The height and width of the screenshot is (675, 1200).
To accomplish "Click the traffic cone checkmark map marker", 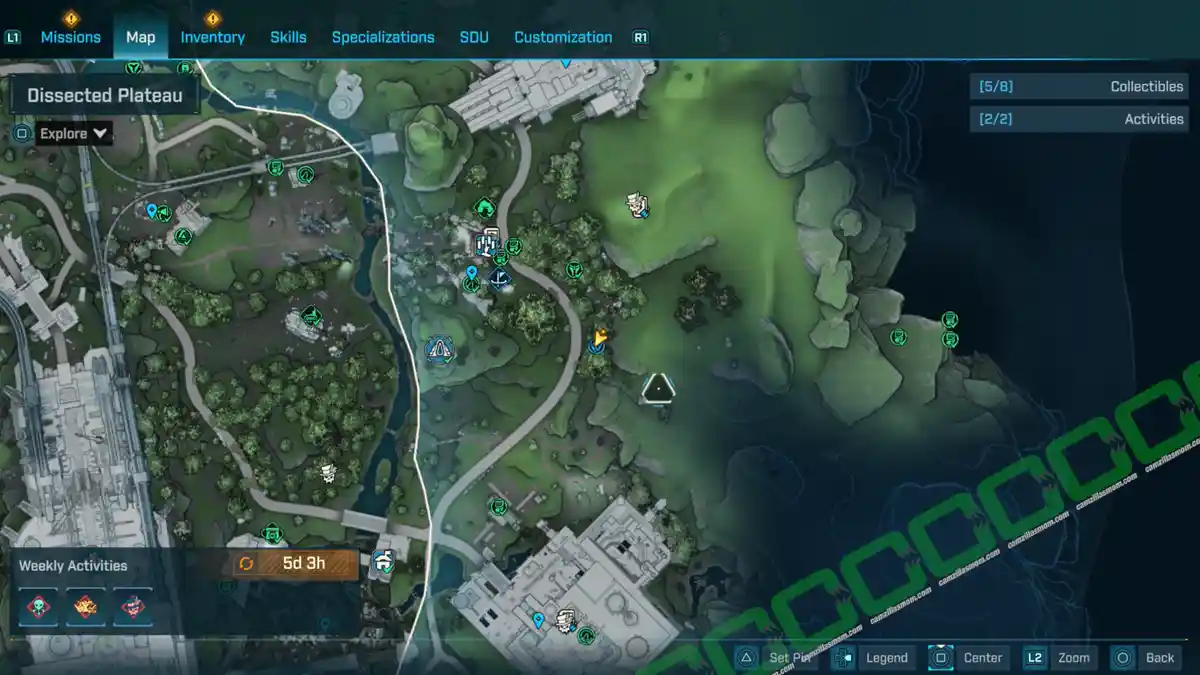I will point(438,349).
